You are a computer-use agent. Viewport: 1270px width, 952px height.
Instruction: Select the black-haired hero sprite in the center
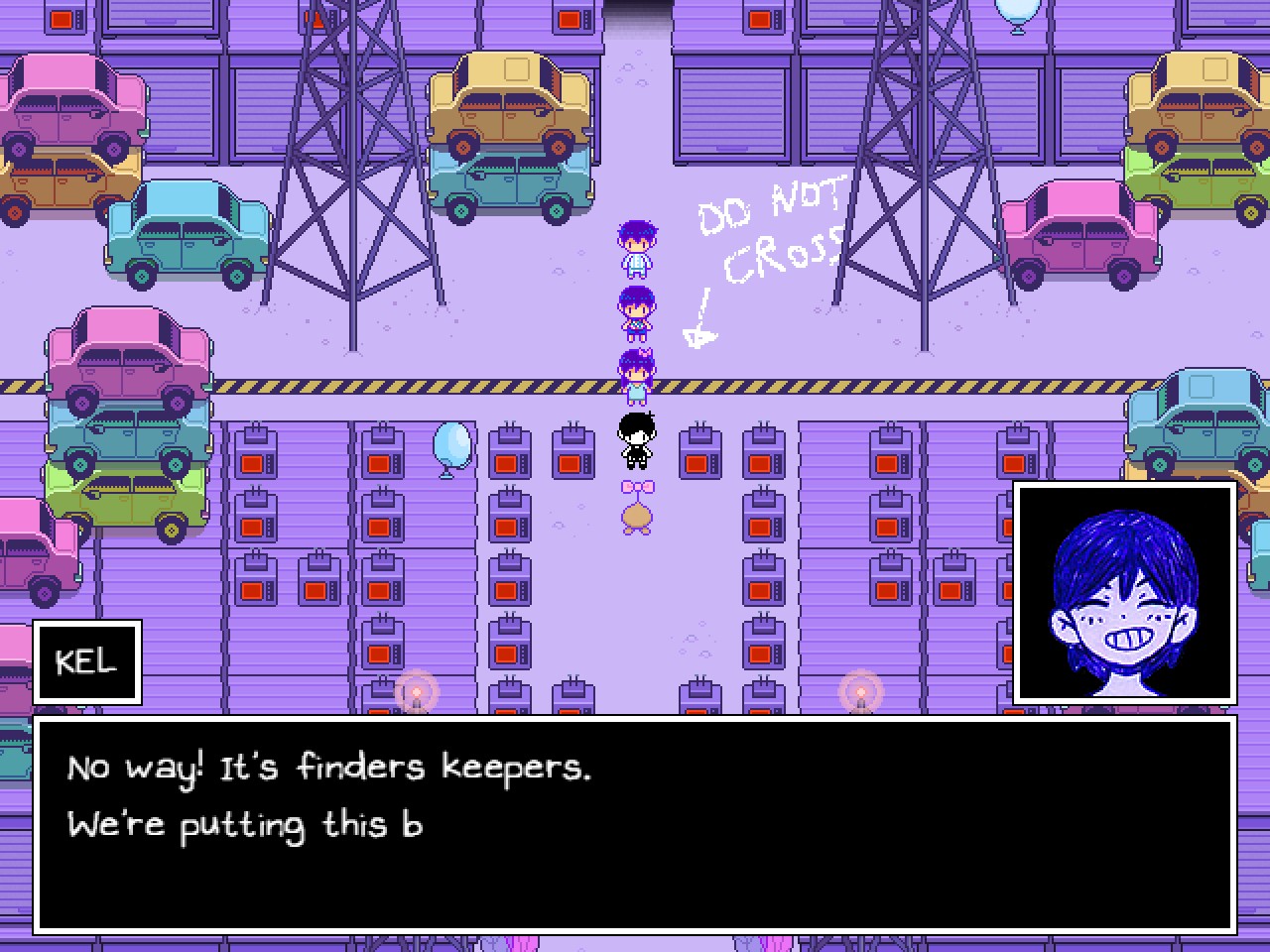point(636,441)
